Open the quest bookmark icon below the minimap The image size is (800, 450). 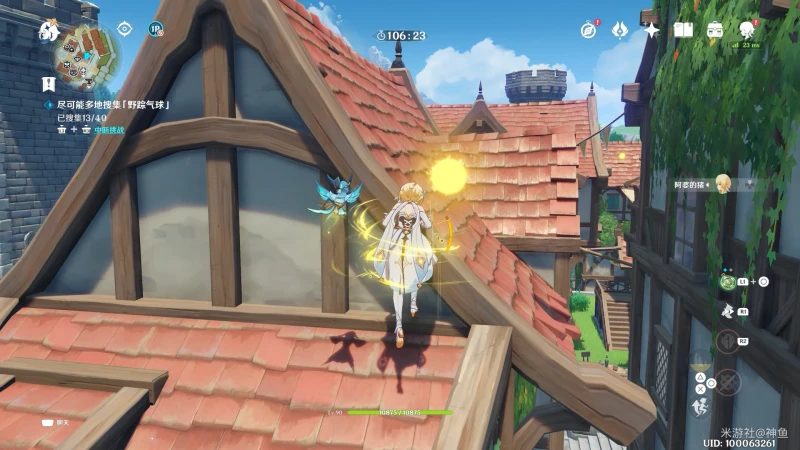tap(48, 84)
